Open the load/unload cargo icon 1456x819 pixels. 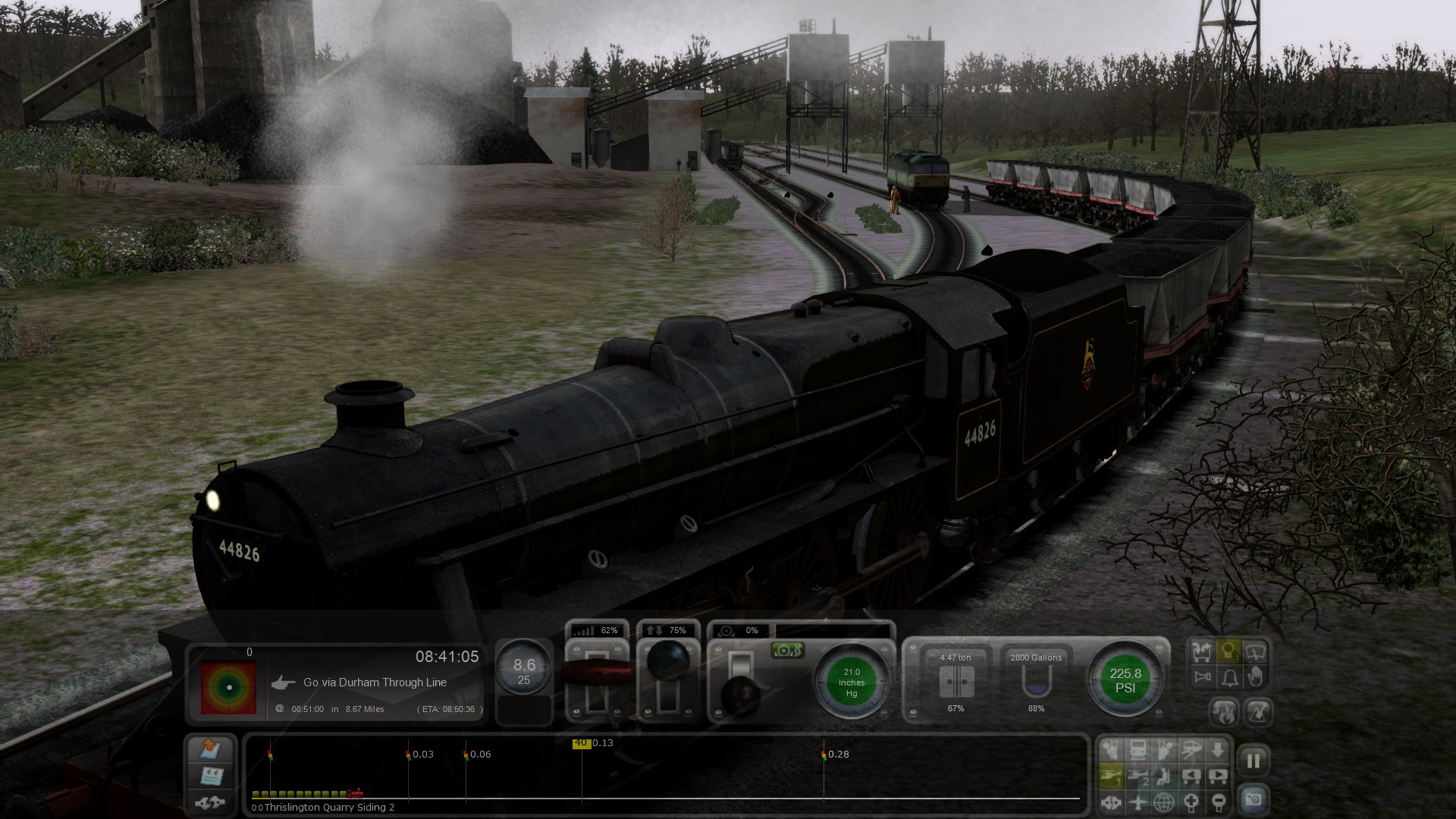(1201, 651)
